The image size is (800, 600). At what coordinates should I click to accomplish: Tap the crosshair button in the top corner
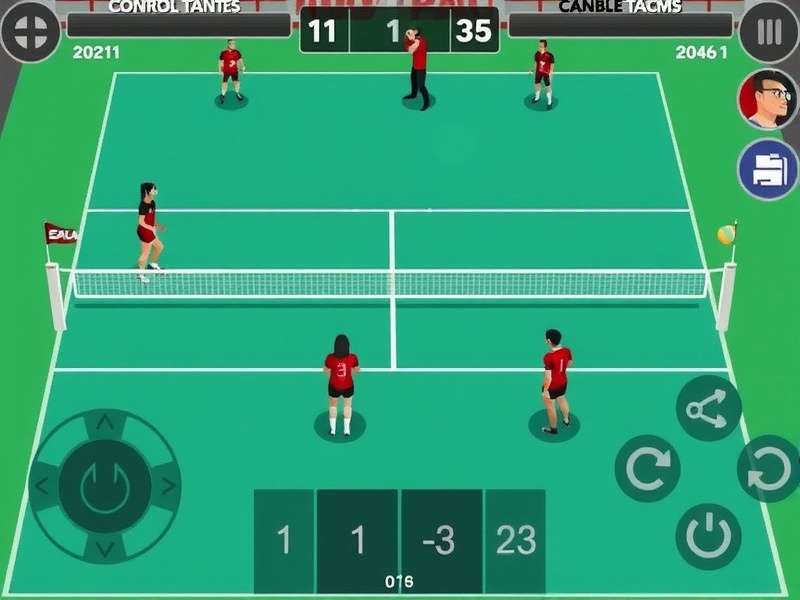30,32
